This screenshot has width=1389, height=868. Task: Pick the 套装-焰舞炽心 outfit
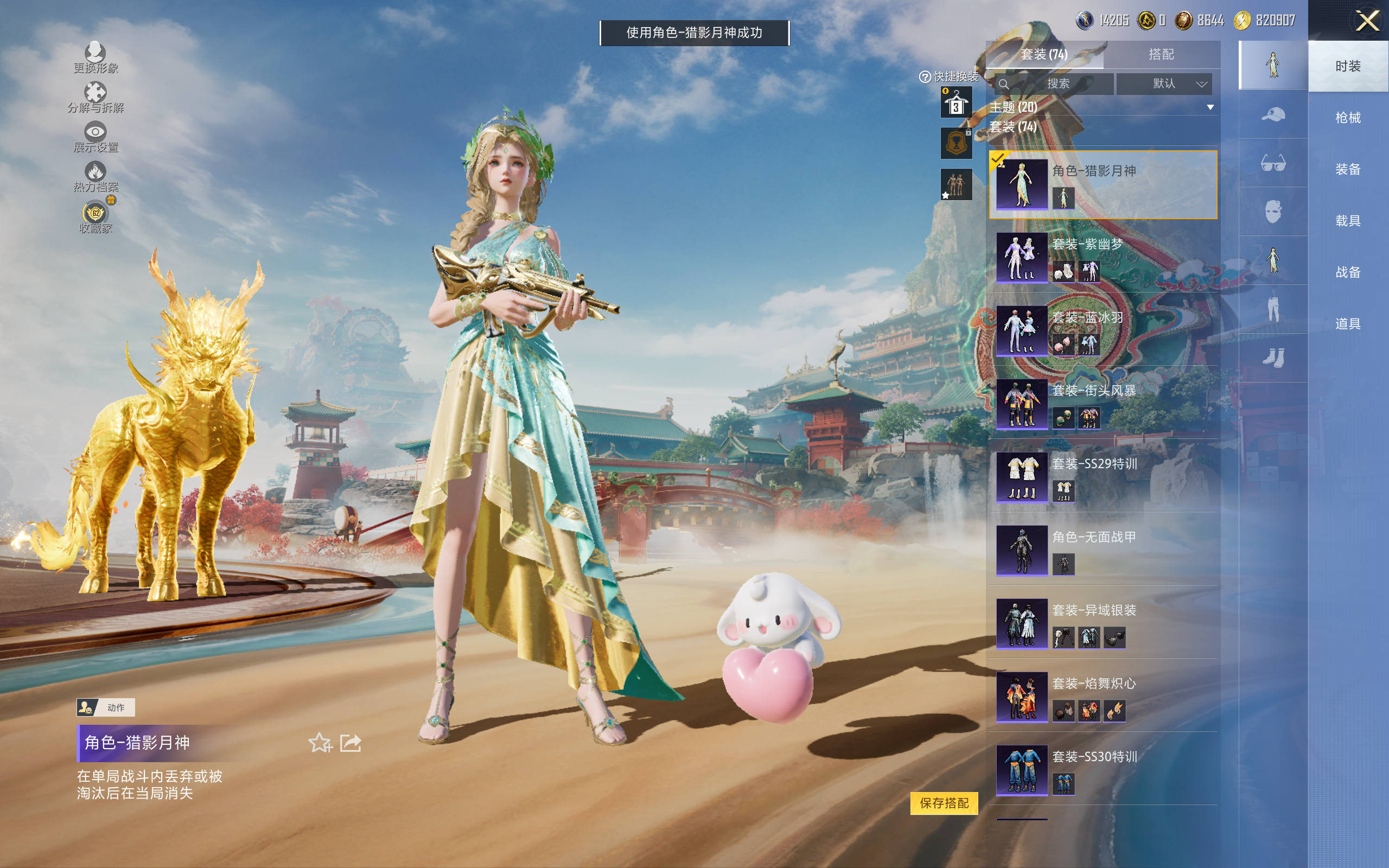(1105, 698)
